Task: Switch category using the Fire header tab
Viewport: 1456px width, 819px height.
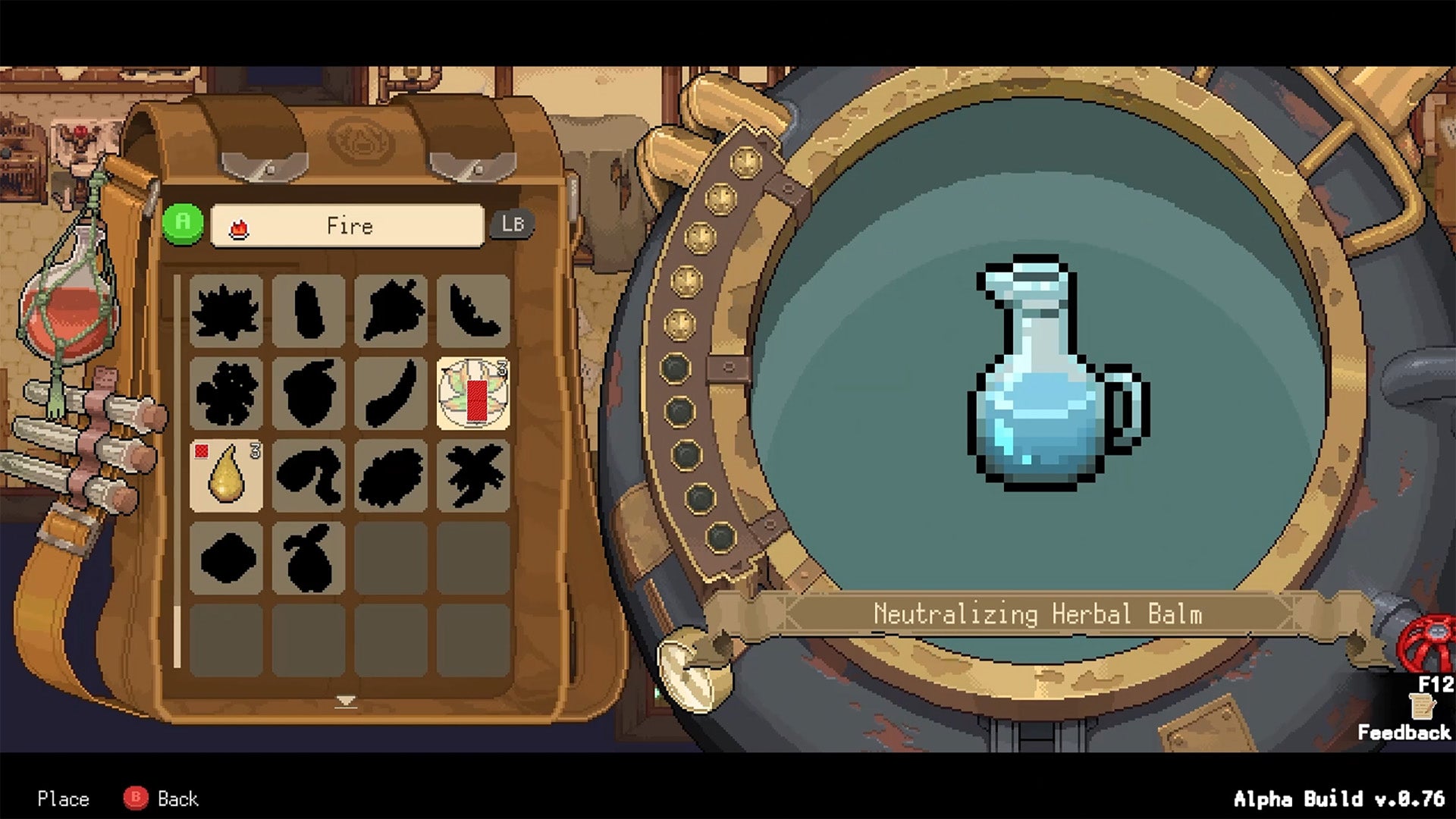Action: (x=347, y=225)
